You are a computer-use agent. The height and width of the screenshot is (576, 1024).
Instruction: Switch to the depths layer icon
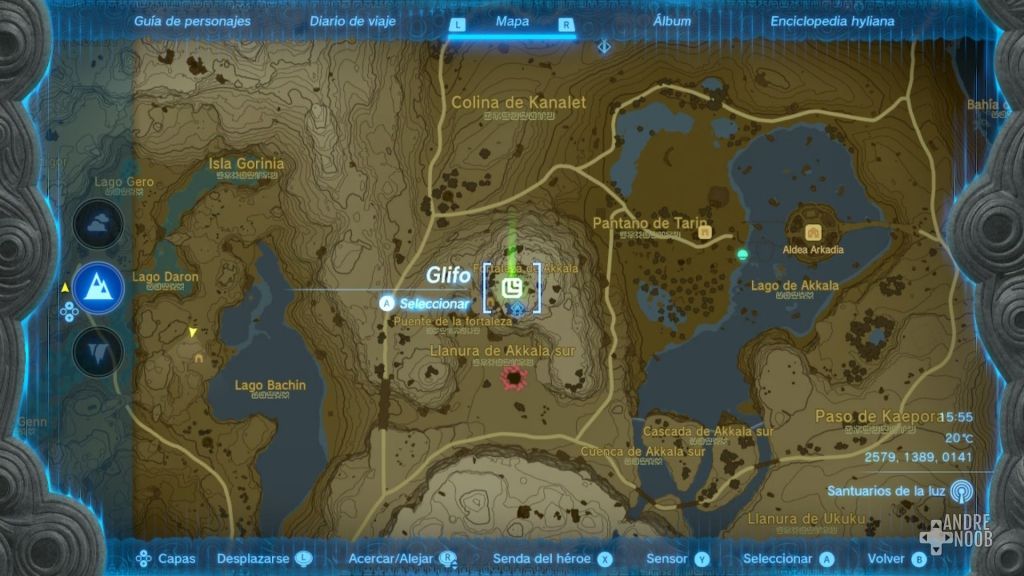pos(98,350)
